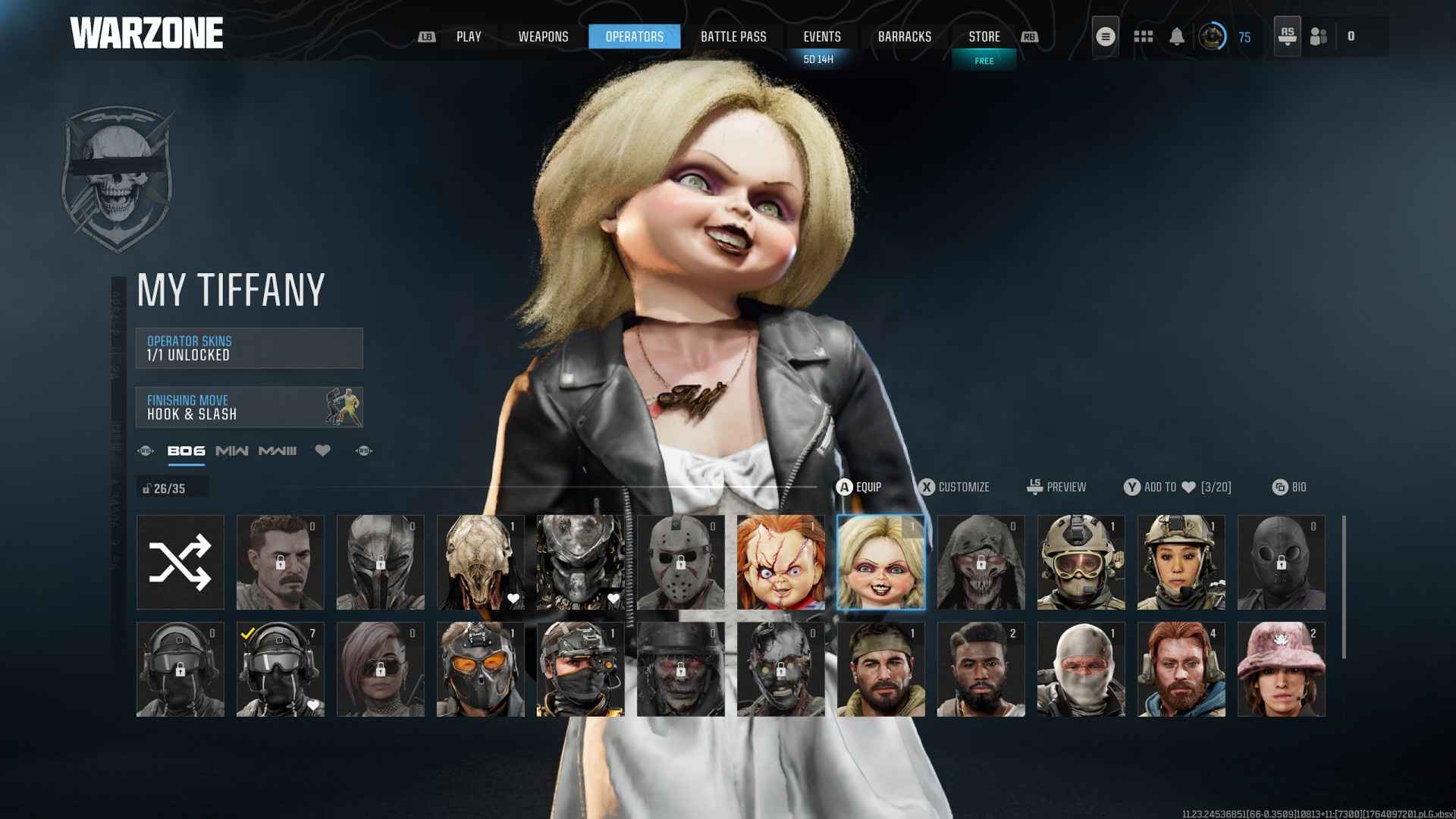Toggle the heart filter to show favorite operators
1456x819 pixels.
point(323,450)
